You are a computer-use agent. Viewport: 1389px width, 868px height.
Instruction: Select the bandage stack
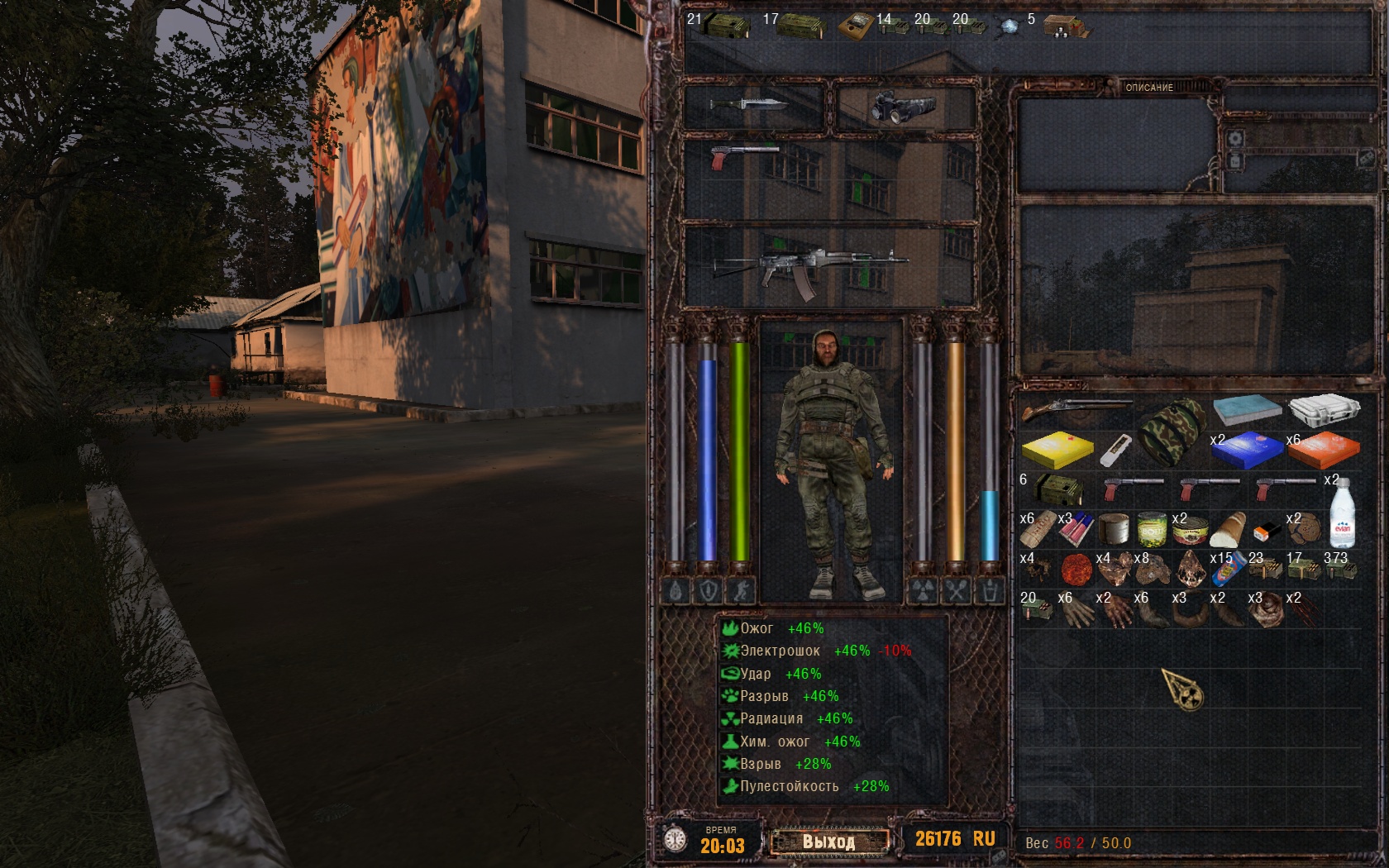(x=1037, y=530)
